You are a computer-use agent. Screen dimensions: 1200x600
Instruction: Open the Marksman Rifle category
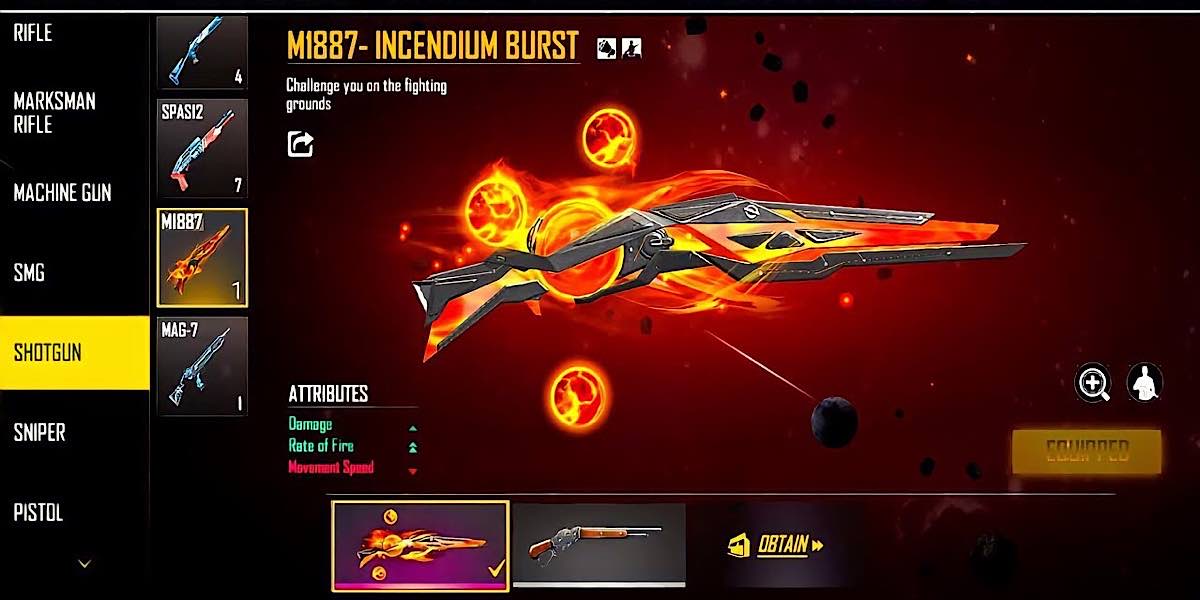54,113
